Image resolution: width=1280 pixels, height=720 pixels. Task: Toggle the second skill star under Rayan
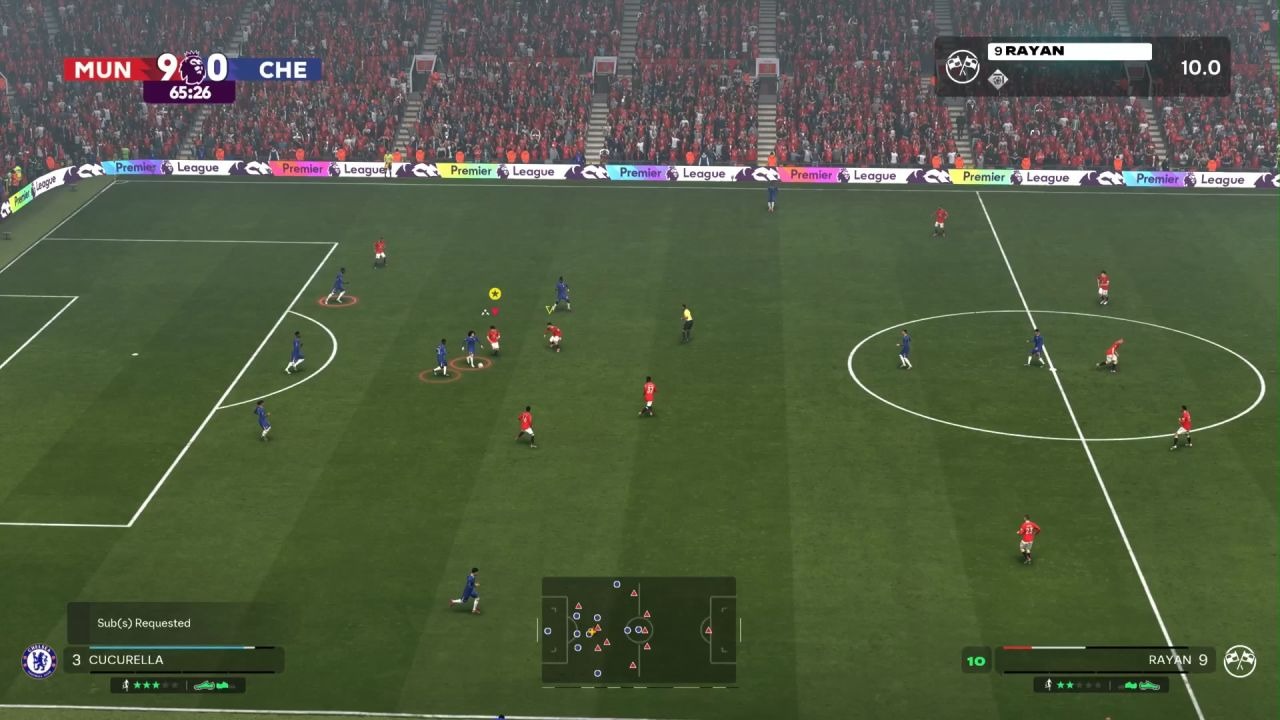(x=1071, y=685)
